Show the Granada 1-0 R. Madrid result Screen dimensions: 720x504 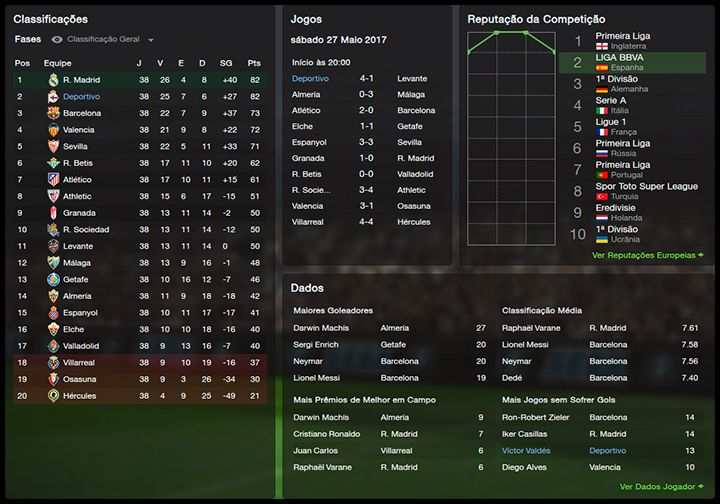[x=366, y=158]
